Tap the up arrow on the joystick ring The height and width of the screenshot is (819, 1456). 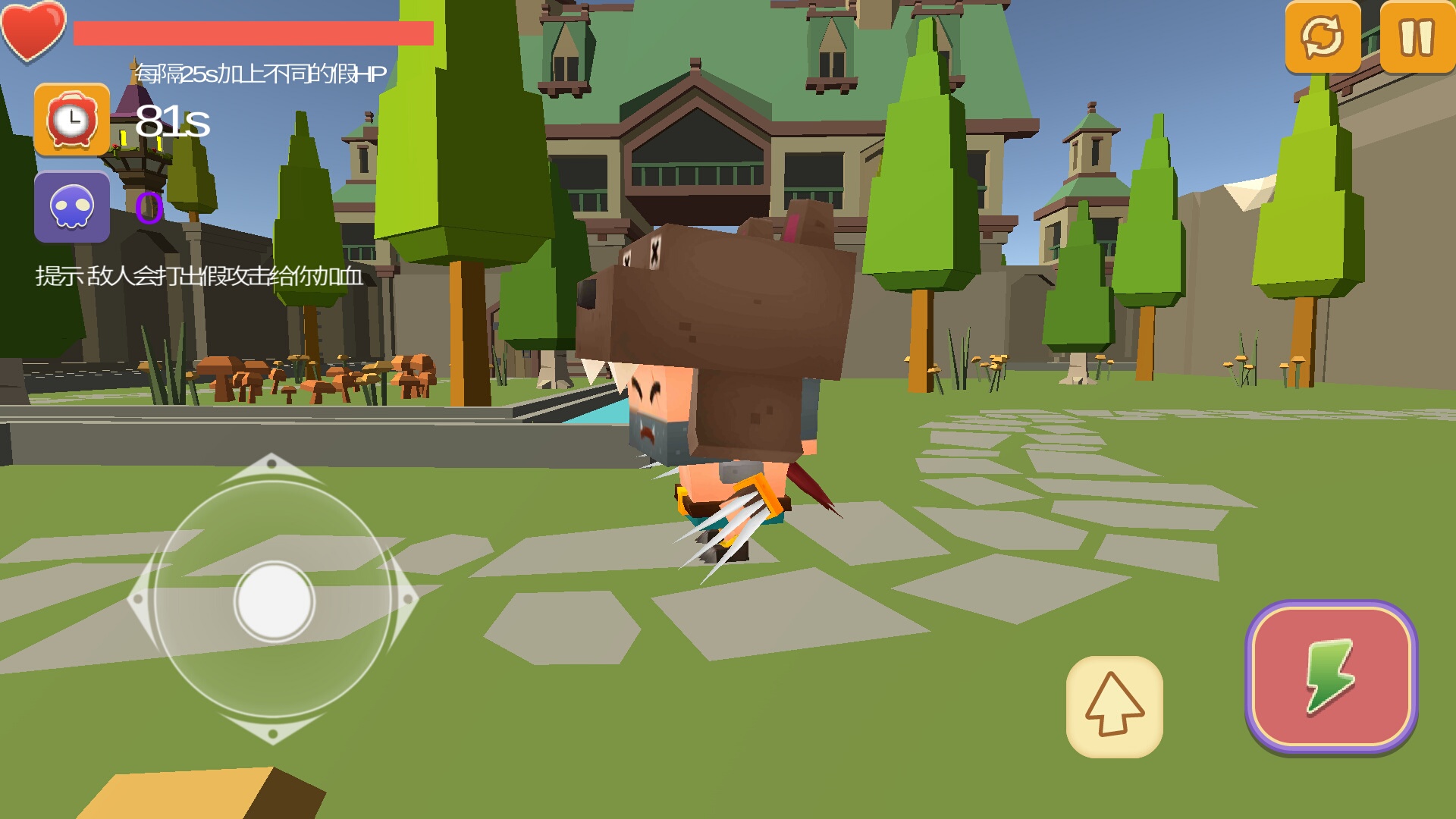(271, 461)
